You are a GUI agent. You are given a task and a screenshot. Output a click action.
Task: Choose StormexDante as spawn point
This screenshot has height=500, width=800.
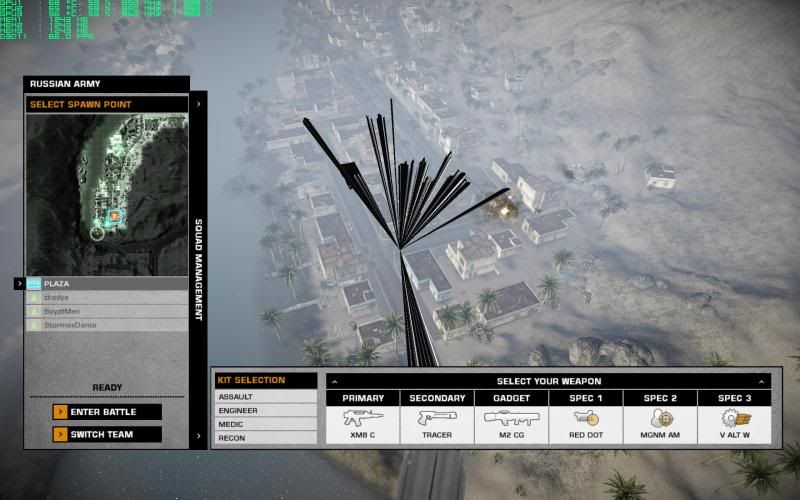(106, 325)
